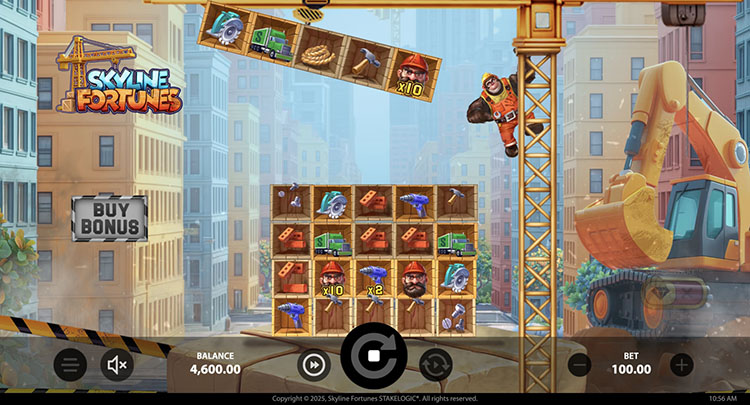Decrease the bet with the minus button

[580, 364]
